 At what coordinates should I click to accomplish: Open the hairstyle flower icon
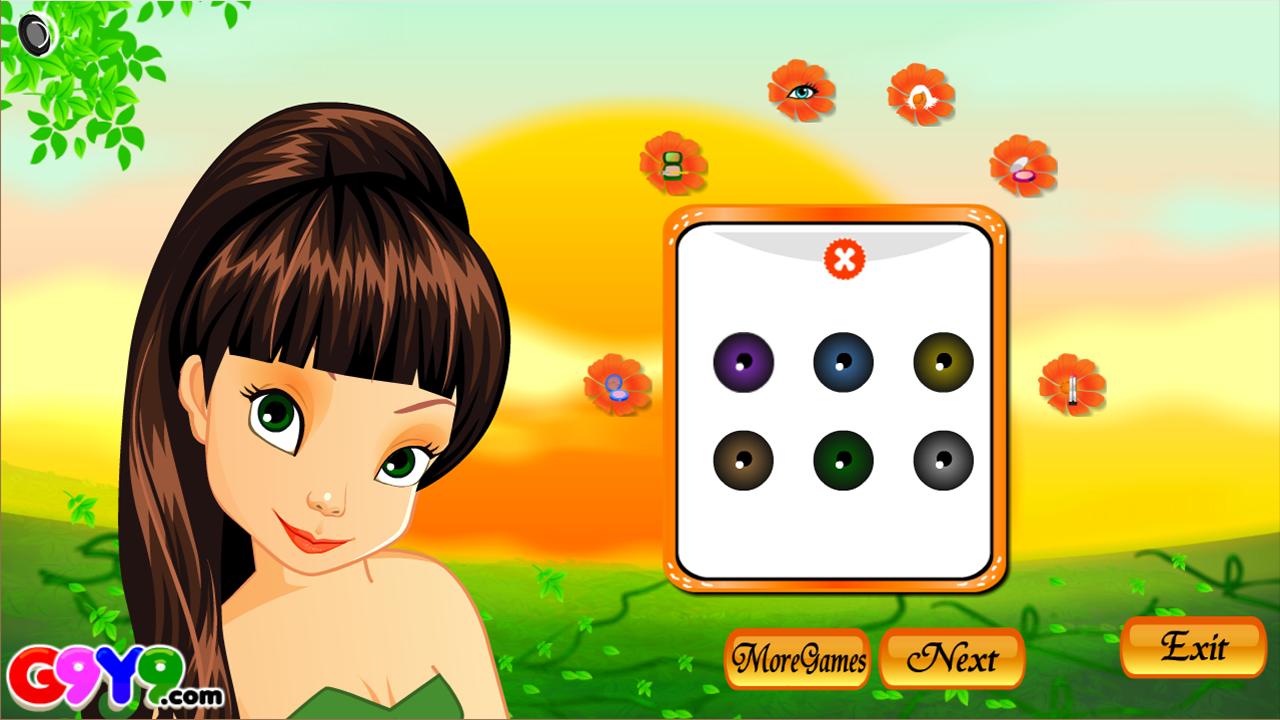920,95
